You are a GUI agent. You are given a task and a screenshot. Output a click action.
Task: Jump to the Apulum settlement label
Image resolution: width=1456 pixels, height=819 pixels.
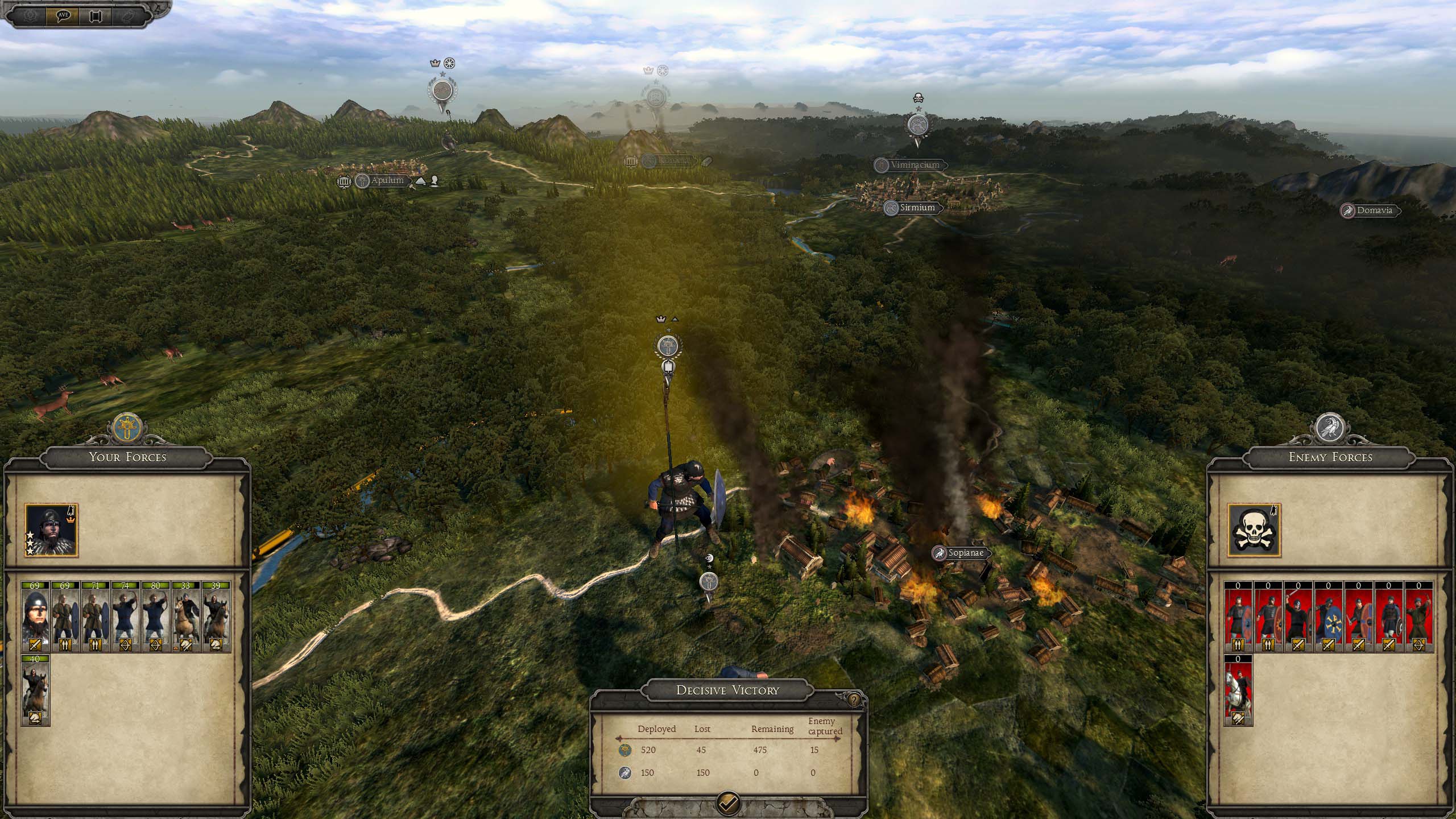pyautogui.click(x=387, y=181)
